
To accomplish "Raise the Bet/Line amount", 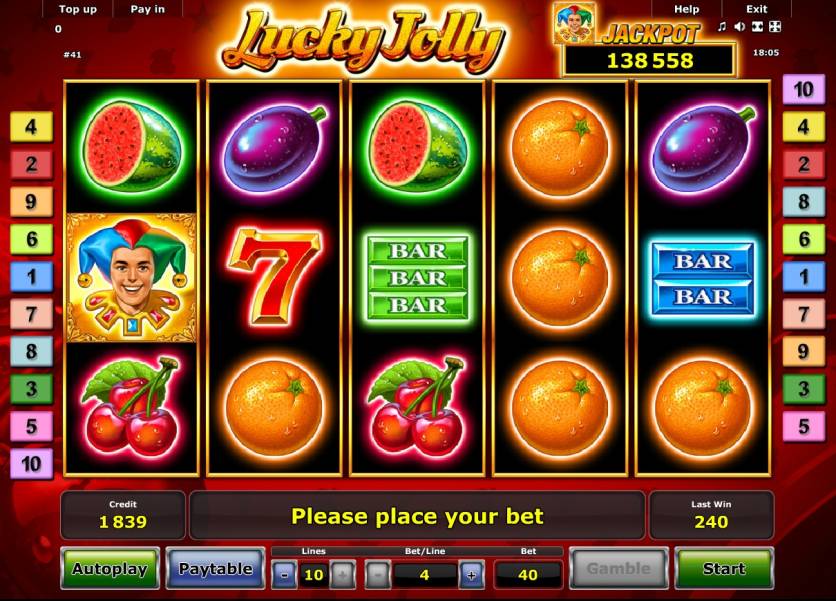I will point(471,575).
